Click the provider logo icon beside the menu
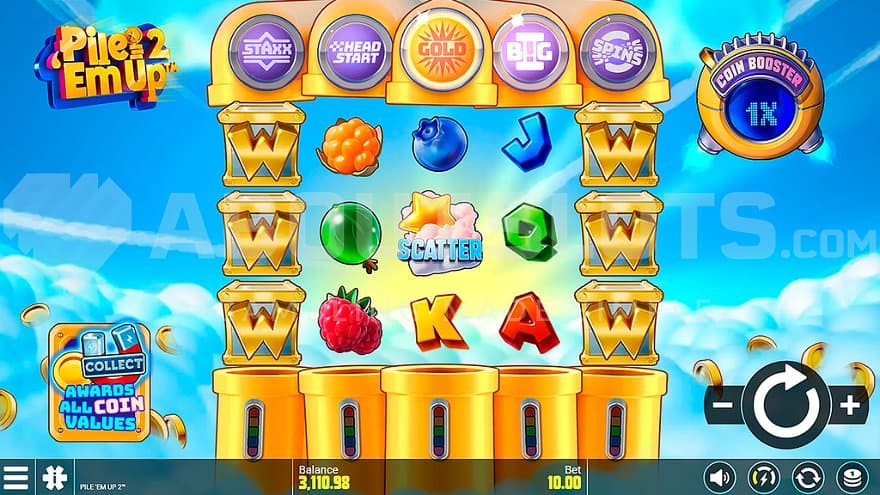 [50, 477]
